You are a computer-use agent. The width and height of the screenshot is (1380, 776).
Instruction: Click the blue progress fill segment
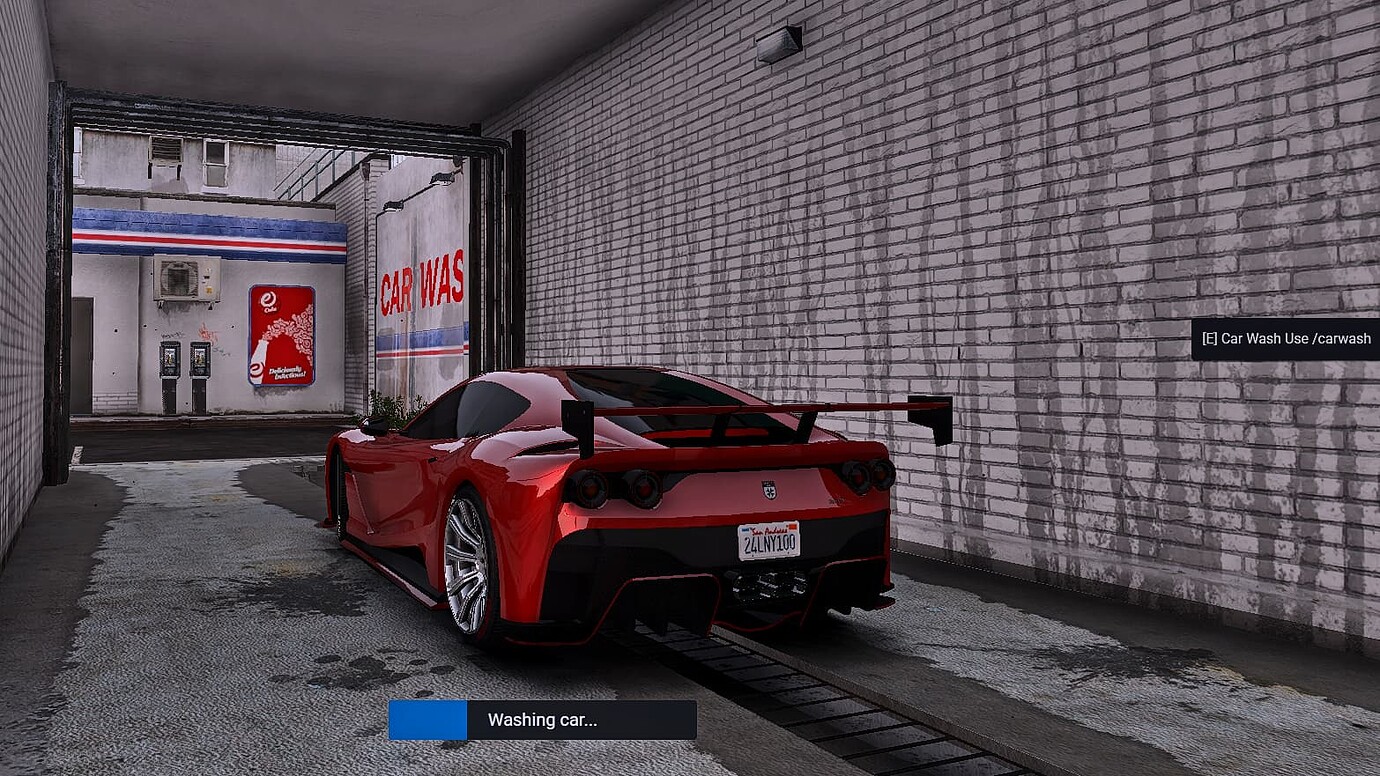428,719
